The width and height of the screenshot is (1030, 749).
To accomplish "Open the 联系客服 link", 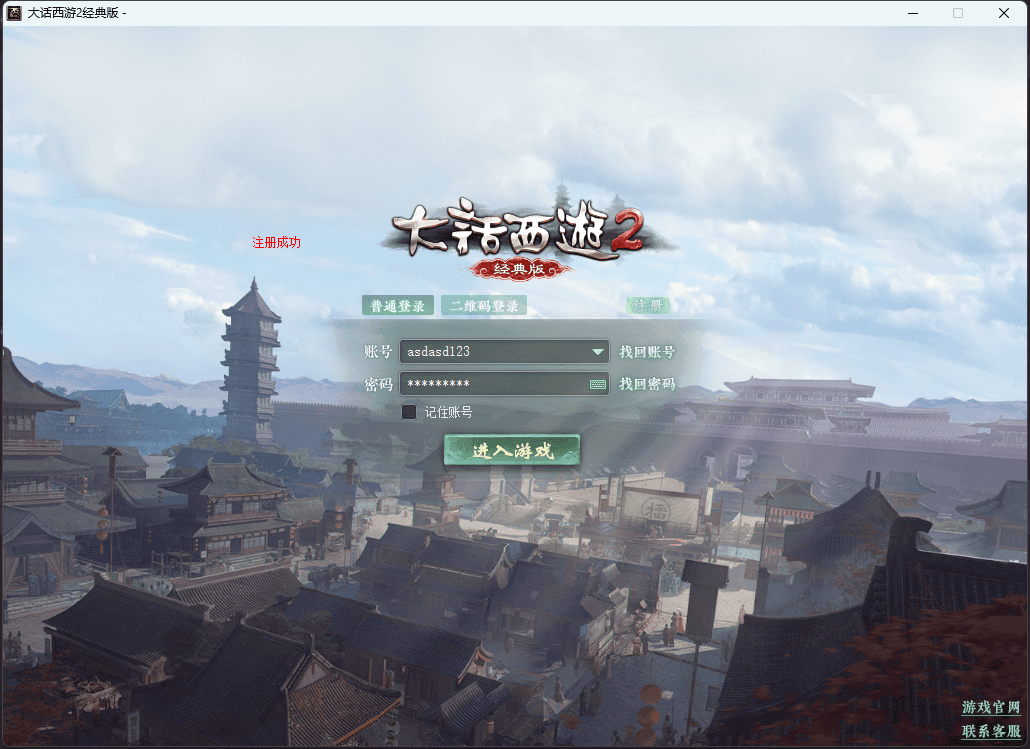I will pos(991,731).
